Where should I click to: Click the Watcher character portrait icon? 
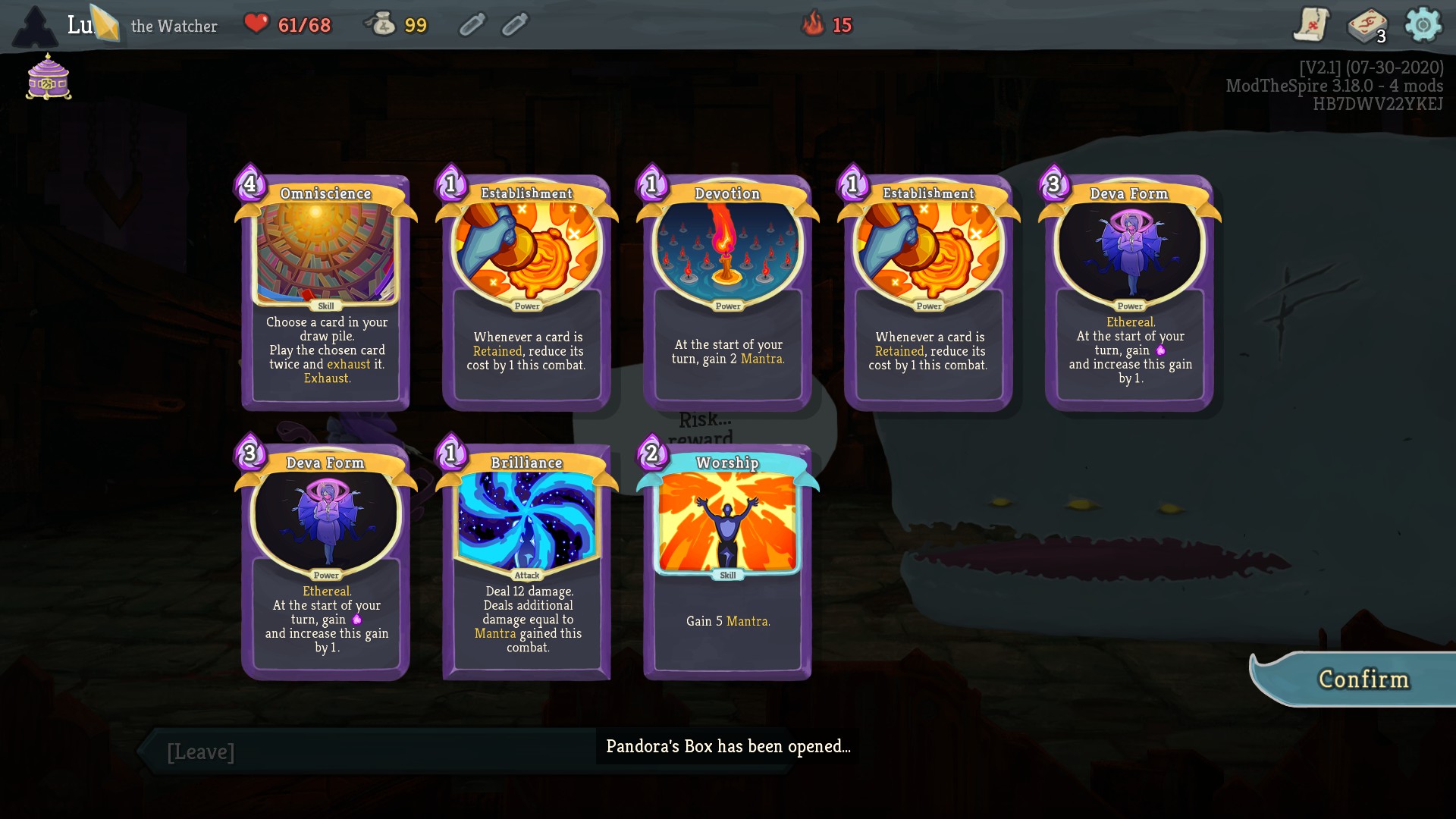click(36, 25)
